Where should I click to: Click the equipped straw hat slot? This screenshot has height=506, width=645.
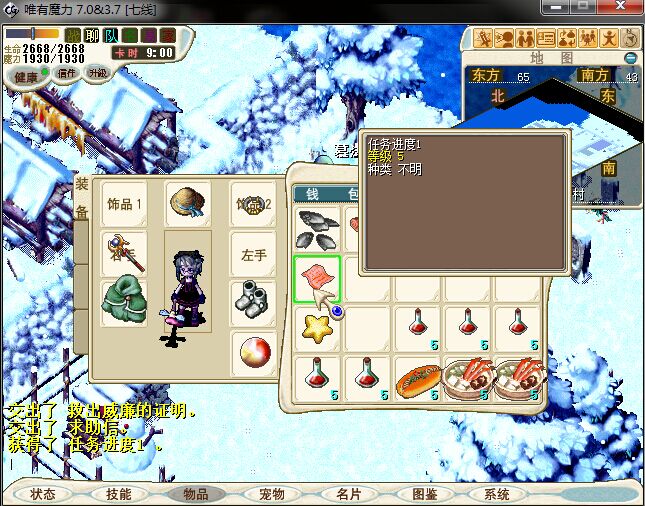click(x=187, y=203)
